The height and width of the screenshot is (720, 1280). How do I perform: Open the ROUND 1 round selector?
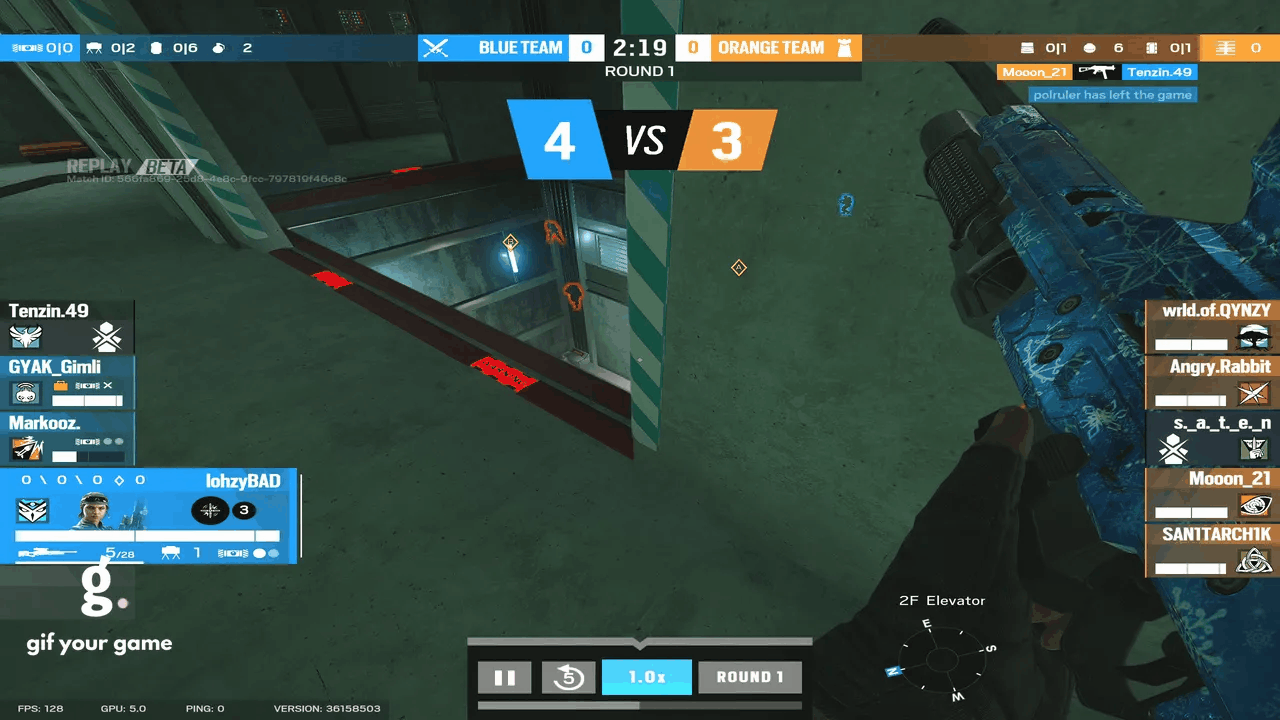750,677
